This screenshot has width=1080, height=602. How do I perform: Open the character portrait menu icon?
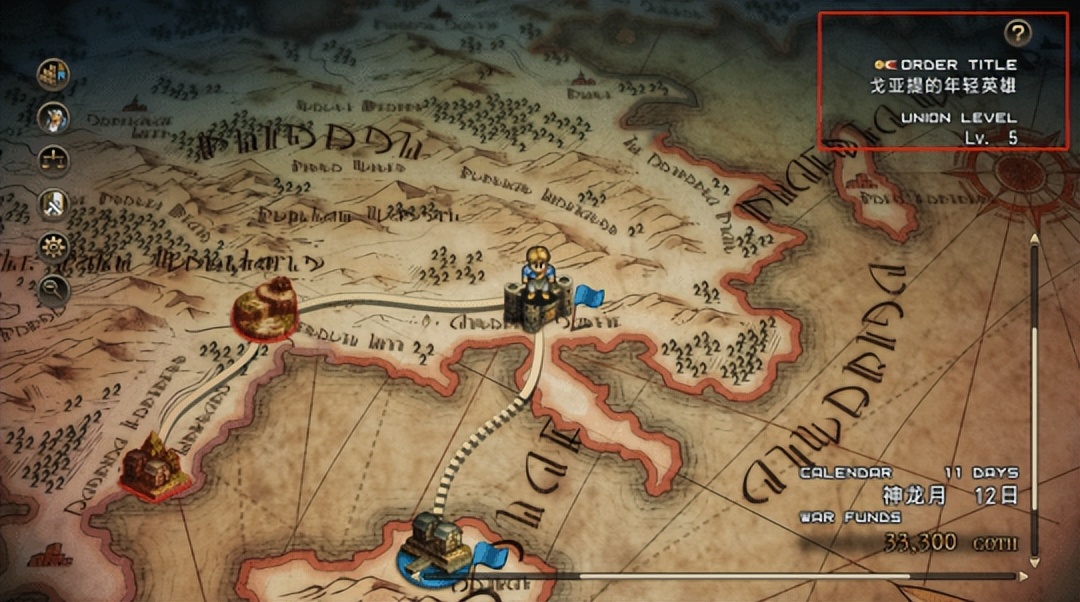click(x=53, y=118)
